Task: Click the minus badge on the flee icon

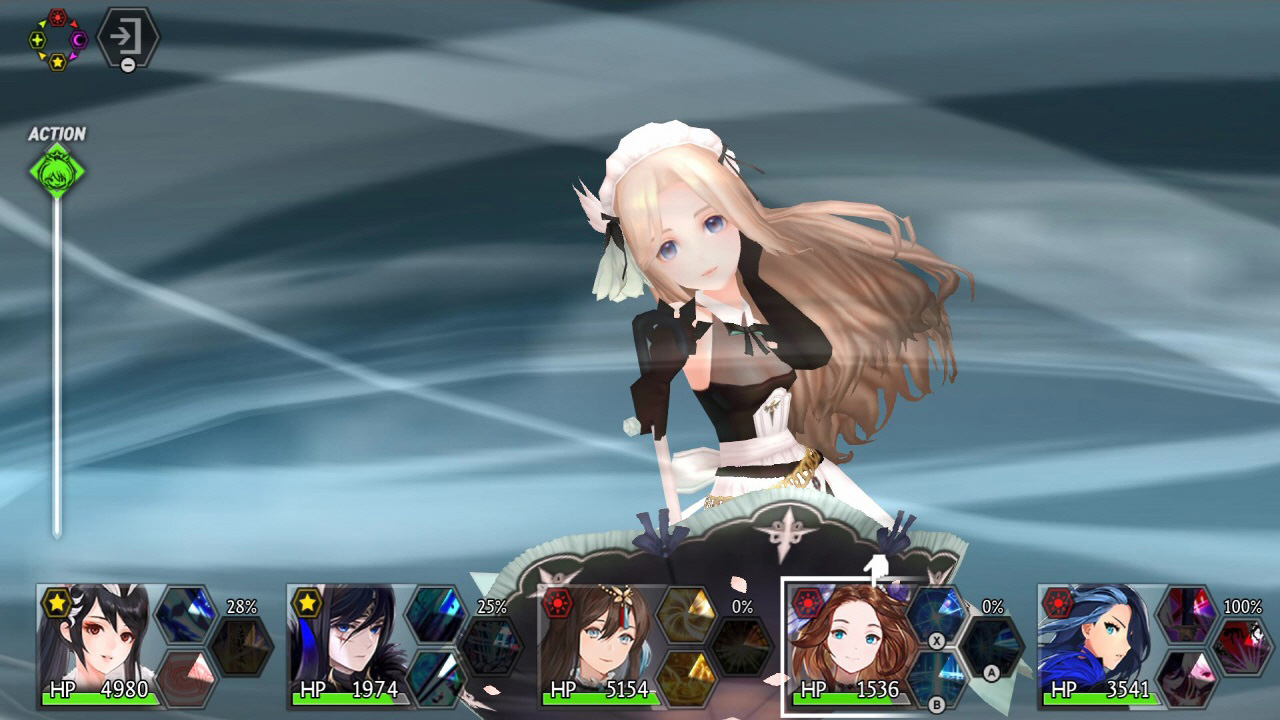Action: (128, 64)
